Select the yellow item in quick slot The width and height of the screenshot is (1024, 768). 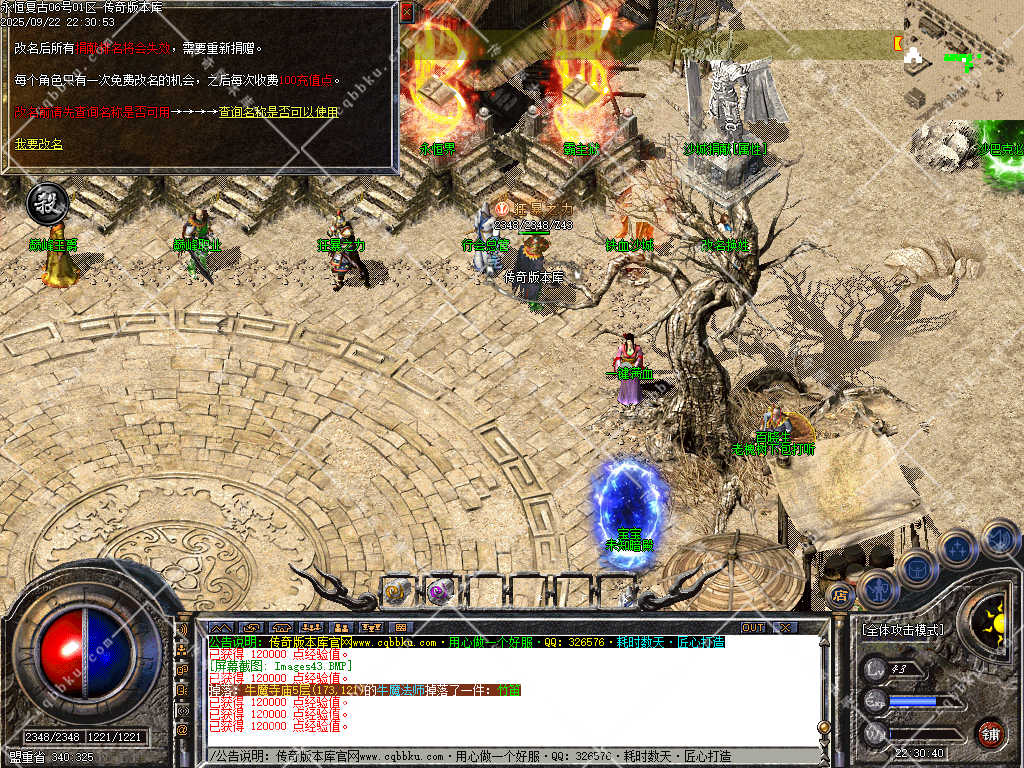point(396,592)
